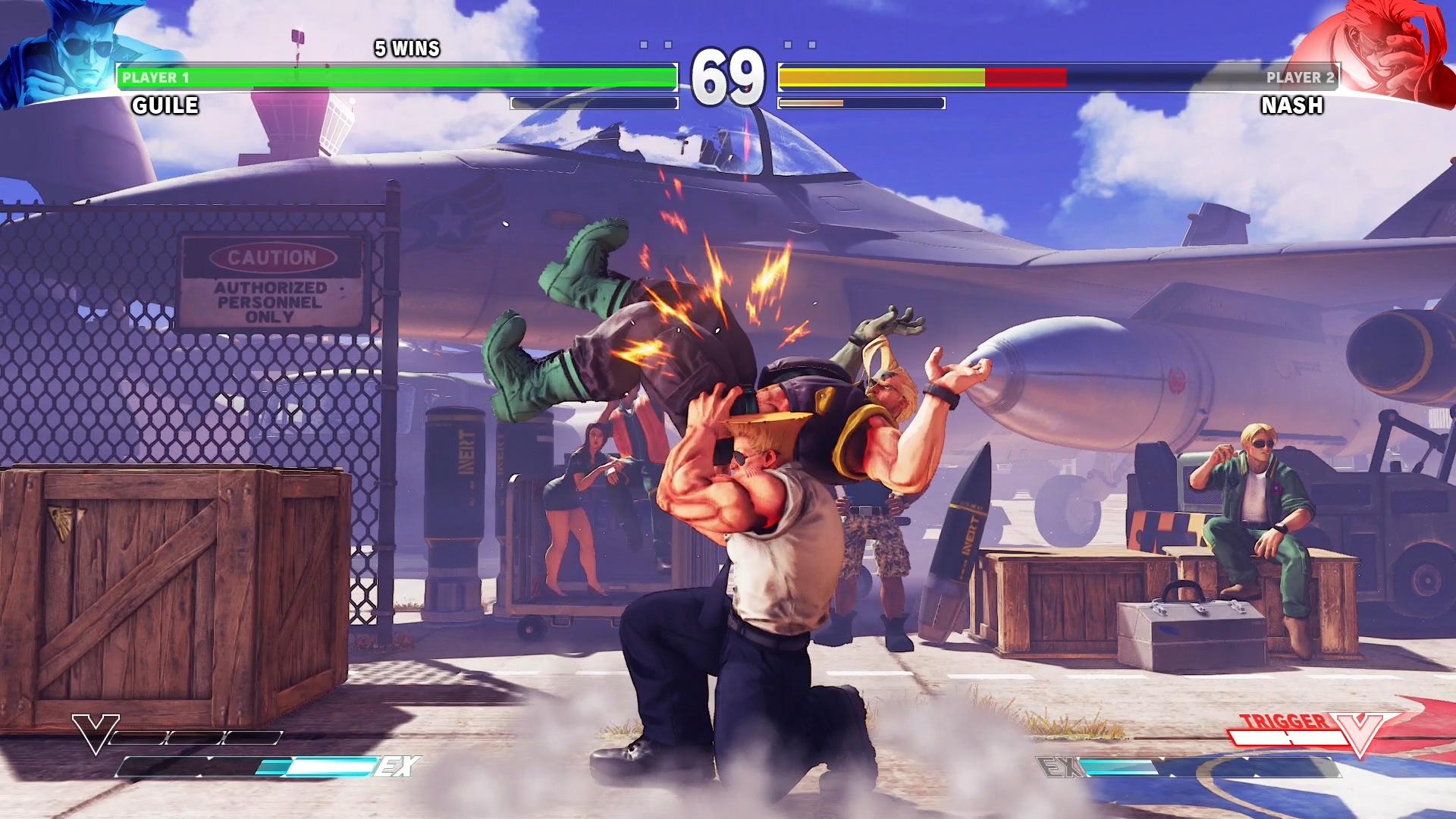Click the GUILE name label
Screen dimensions: 1456x819
[x=165, y=106]
